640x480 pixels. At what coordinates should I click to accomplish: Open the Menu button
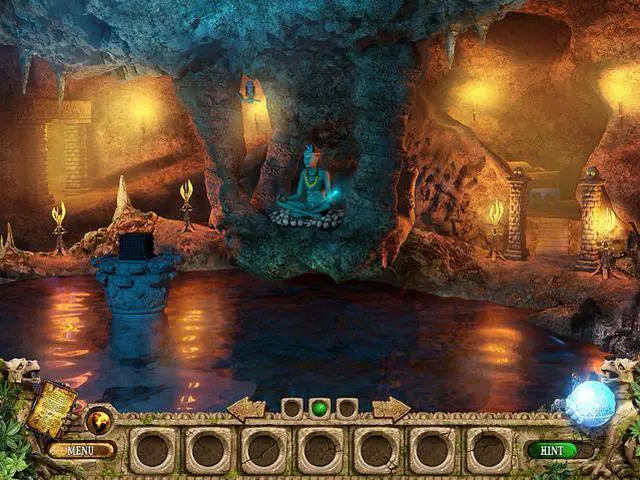click(x=81, y=450)
